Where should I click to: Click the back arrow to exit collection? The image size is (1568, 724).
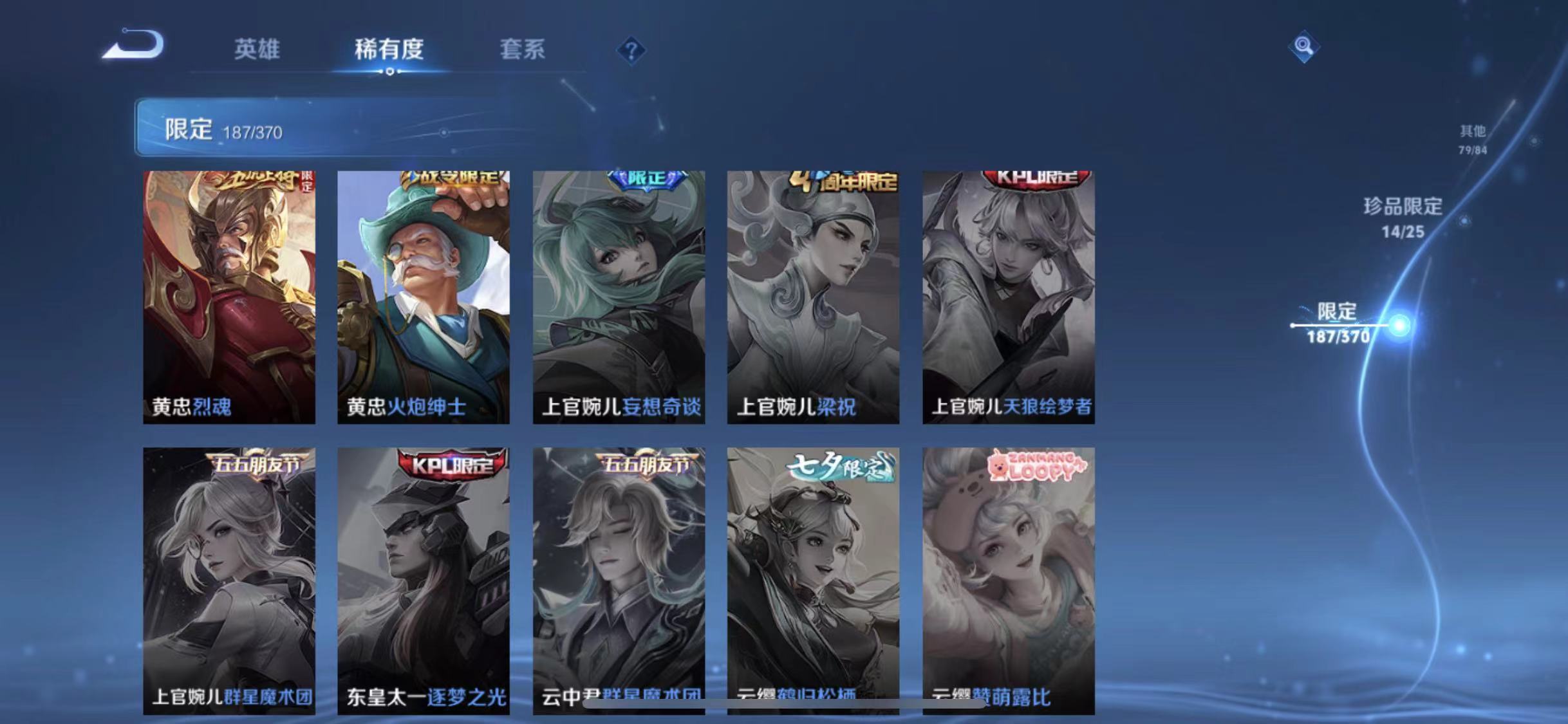133,46
